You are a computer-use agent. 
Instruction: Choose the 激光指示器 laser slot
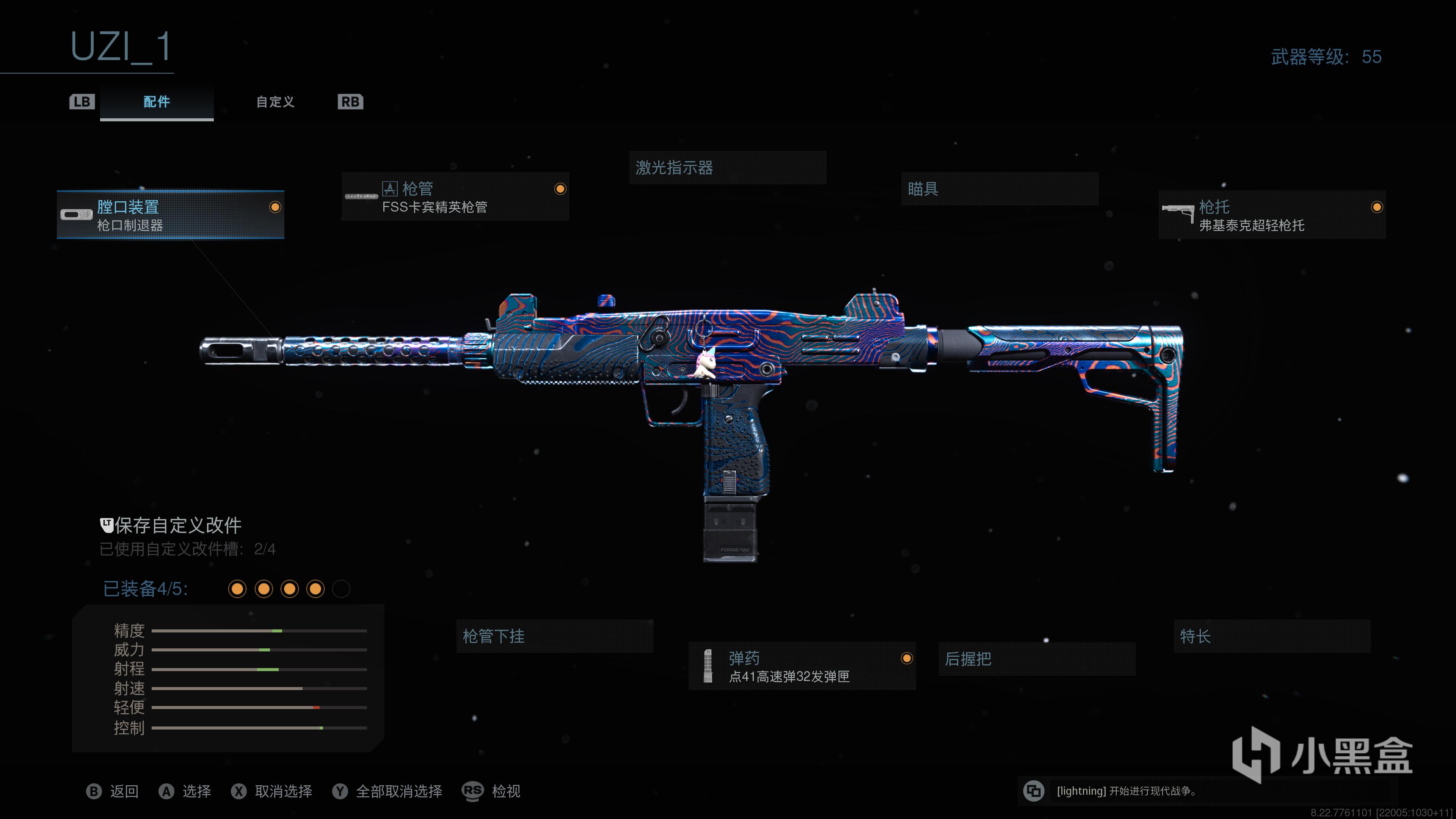pos(727,168)
